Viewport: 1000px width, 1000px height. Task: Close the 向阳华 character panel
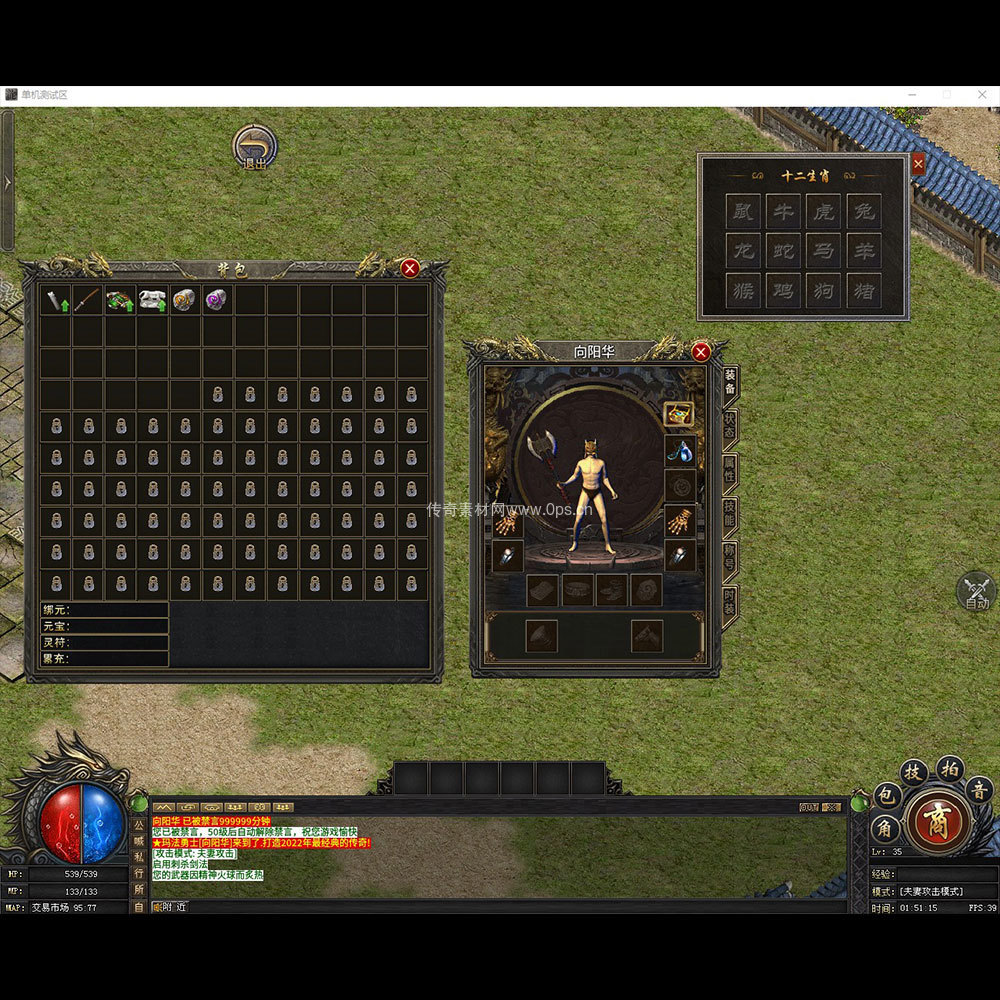(x=701, y=352)
